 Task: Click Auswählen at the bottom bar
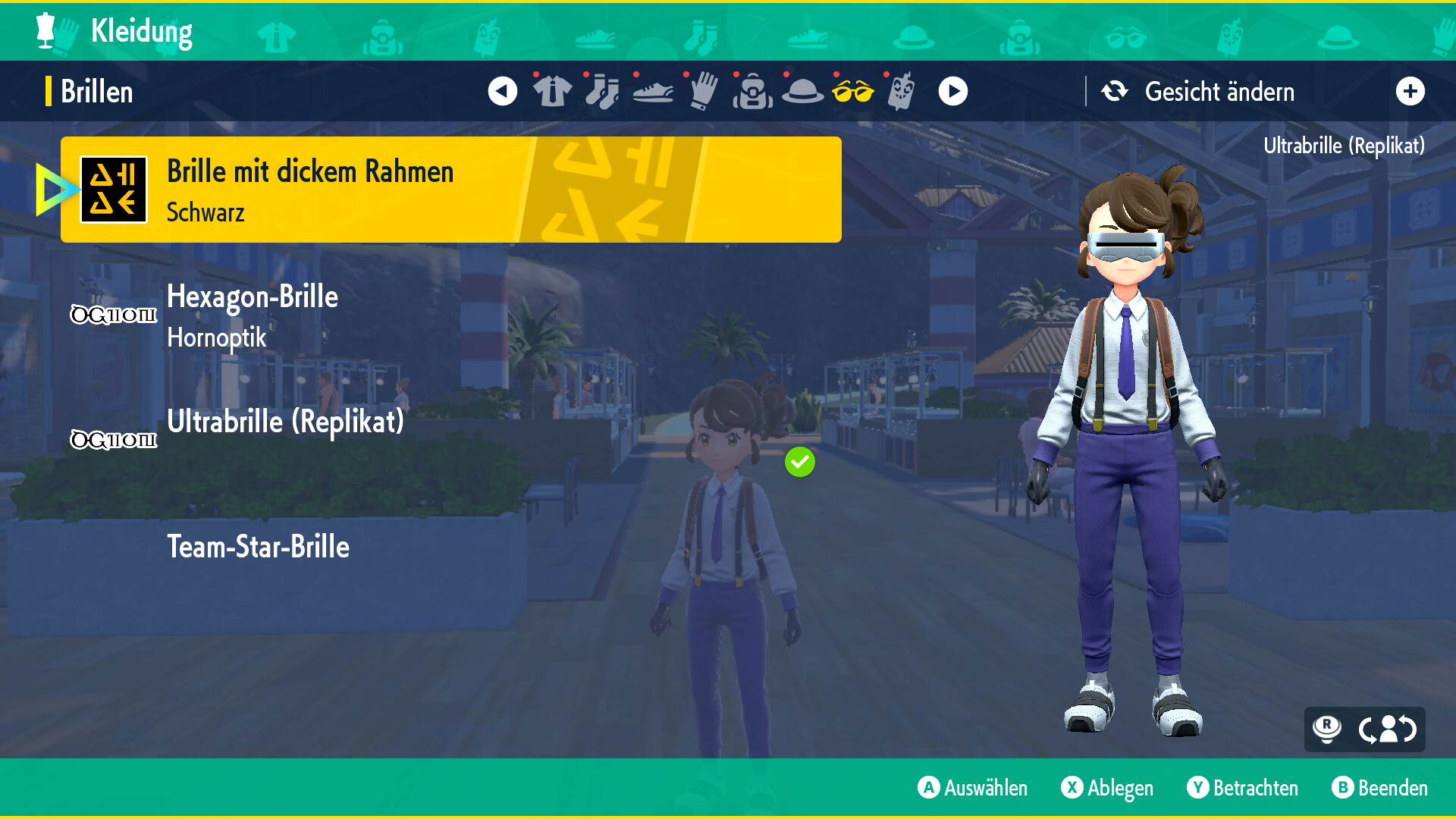click(972, 788)
